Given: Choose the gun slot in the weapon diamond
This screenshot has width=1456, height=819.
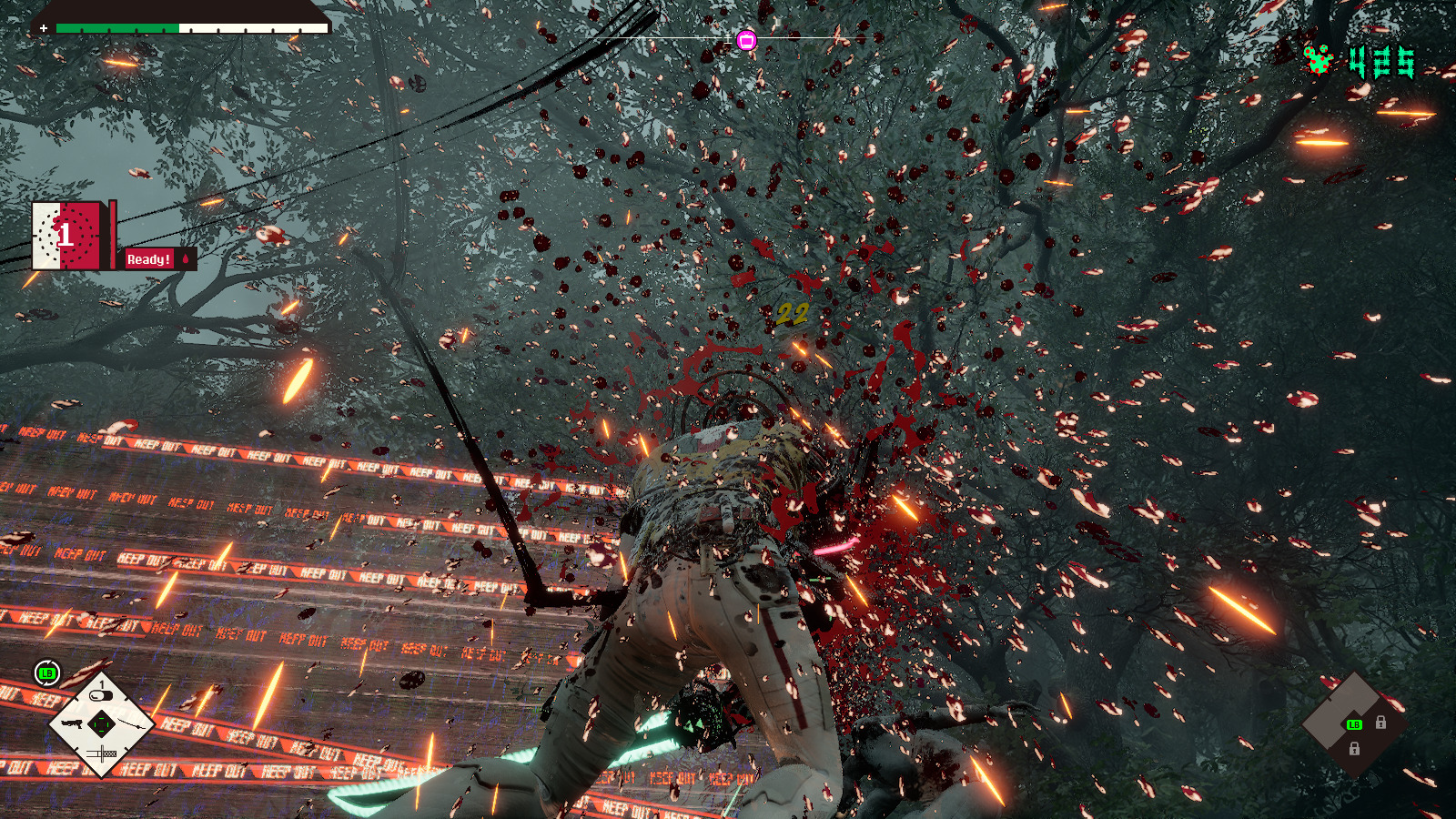Looking at the screenshot, I should (x=73, y=724).
